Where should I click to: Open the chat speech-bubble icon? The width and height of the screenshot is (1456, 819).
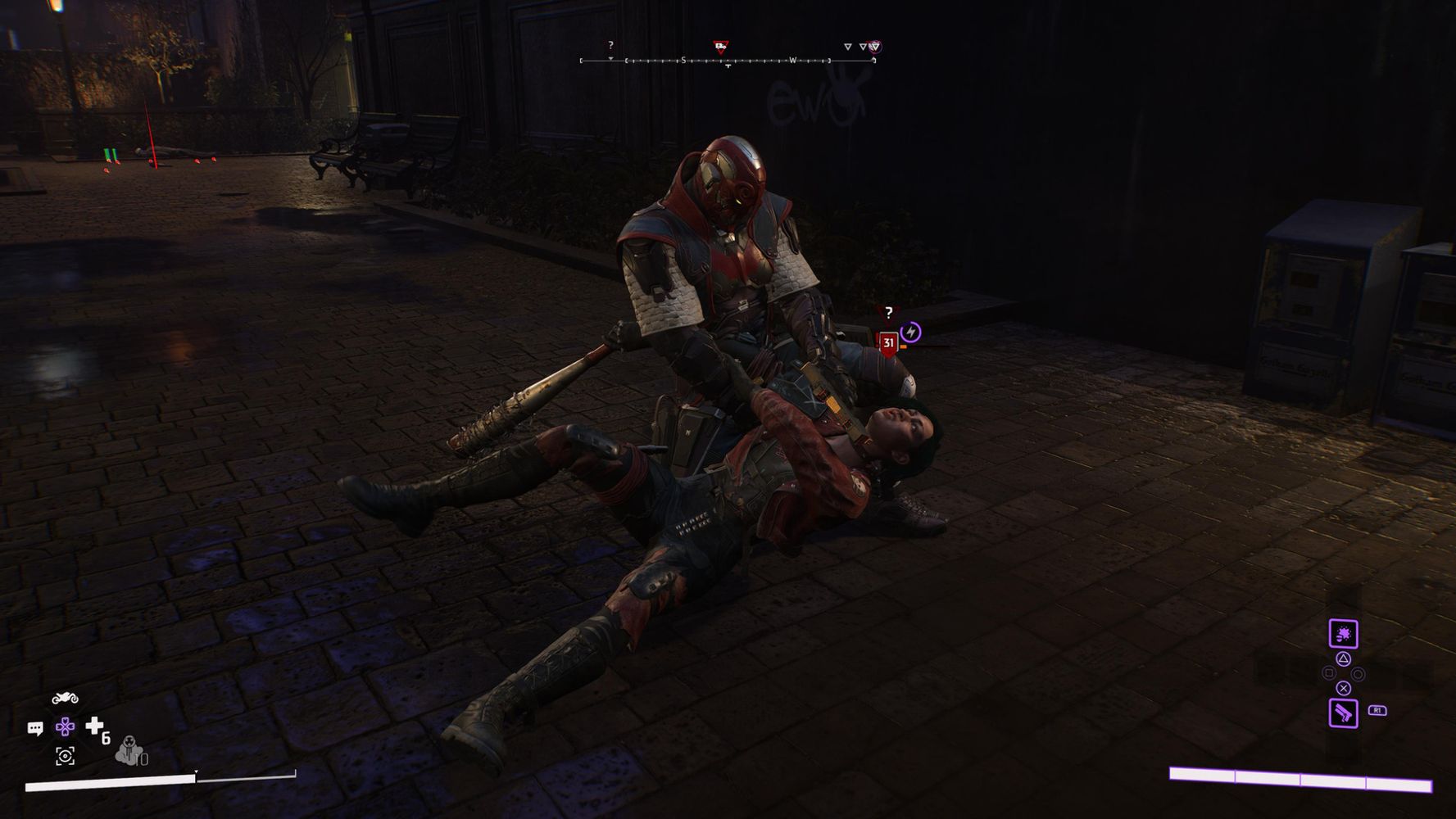point(35,728)
